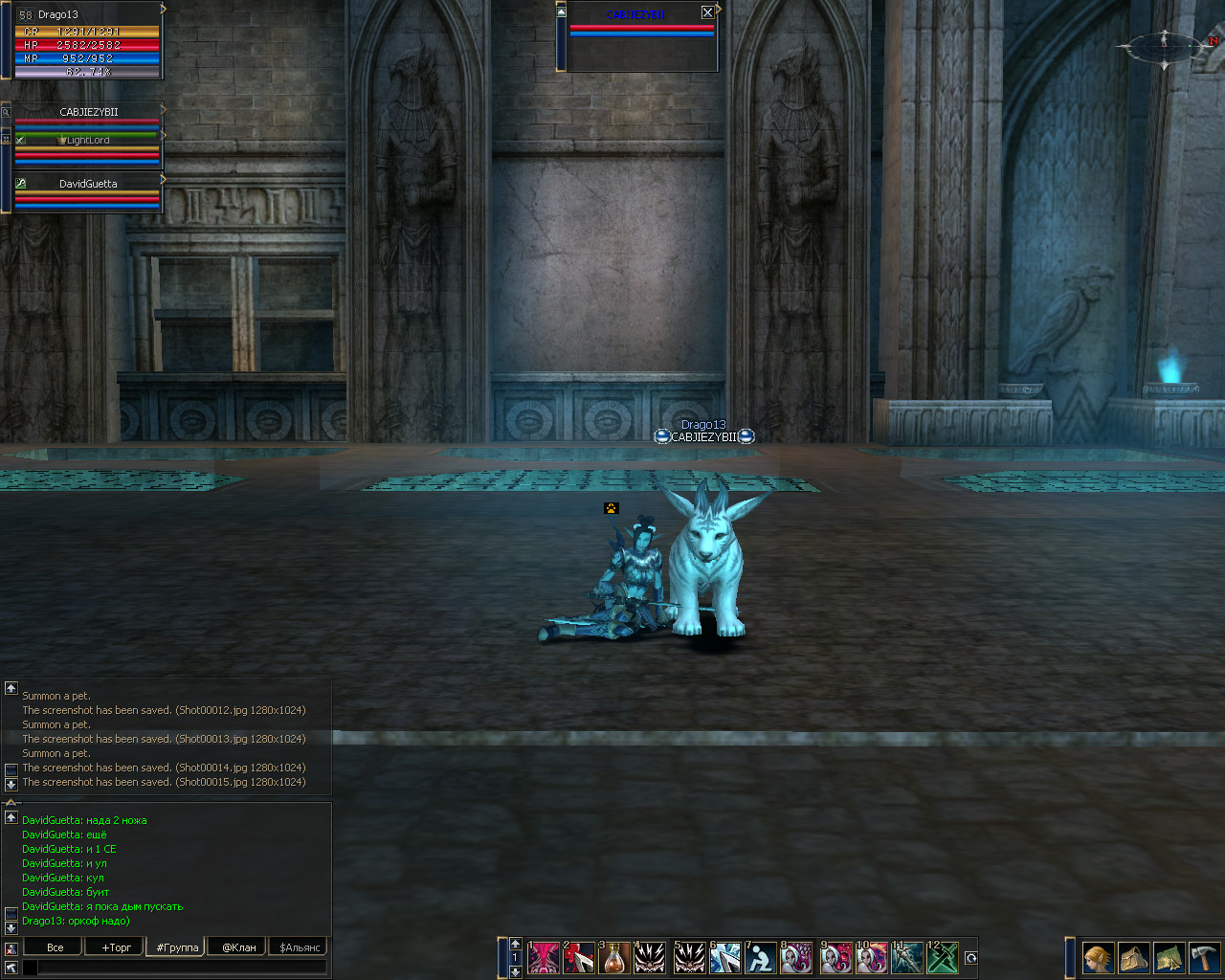Select party member LightLord
The width and height of the screenshot is (1225, 980).
coord(88,141)
